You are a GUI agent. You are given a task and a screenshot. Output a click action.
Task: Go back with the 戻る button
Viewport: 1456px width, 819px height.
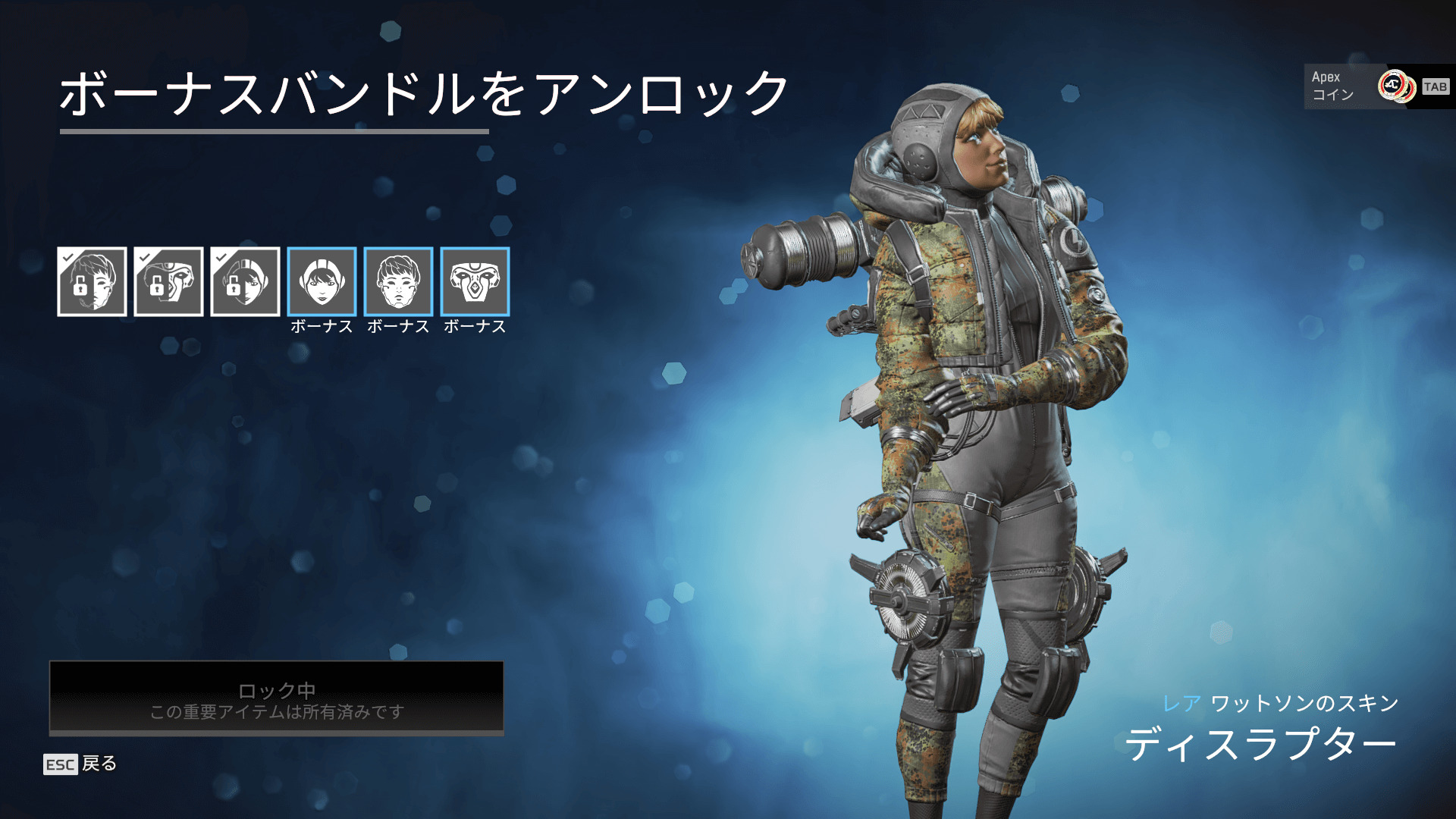click(80, 764)
